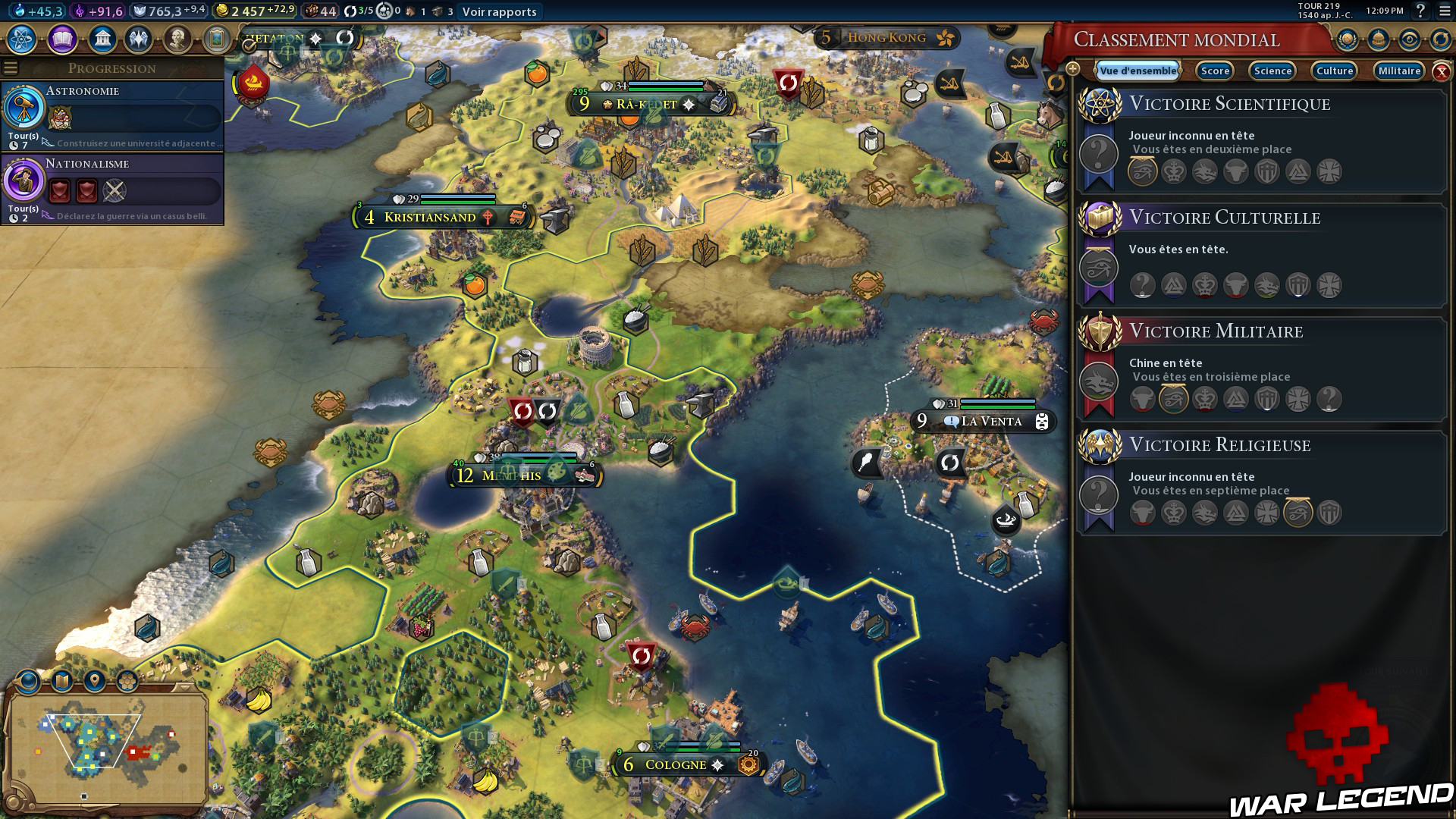This screenshot has height=819, width=1456.
Task: Select the Science tab in Classement Mondial
Action: [1272, 71]
